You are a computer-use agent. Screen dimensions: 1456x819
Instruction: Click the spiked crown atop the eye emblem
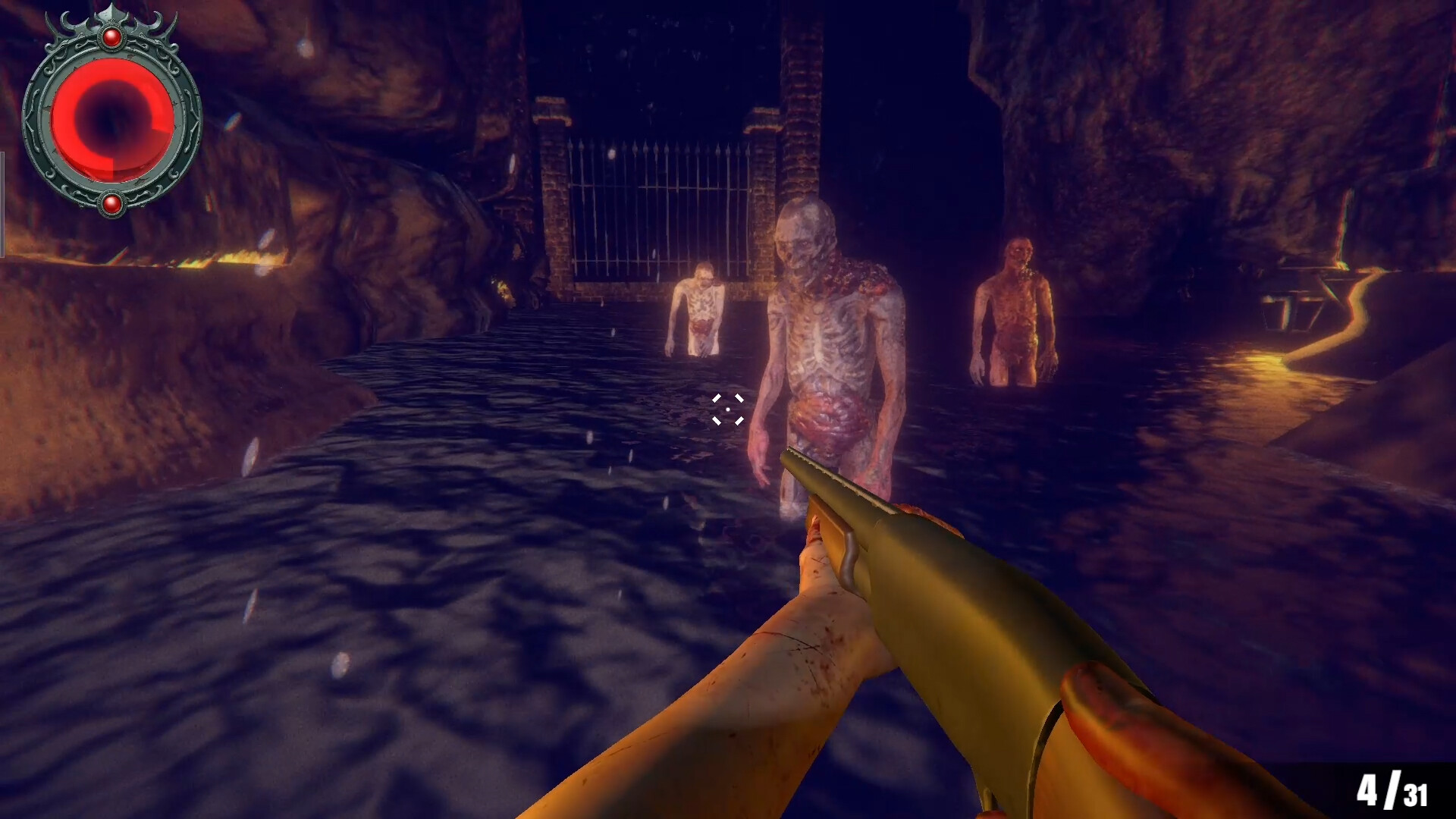click(112, 14)
